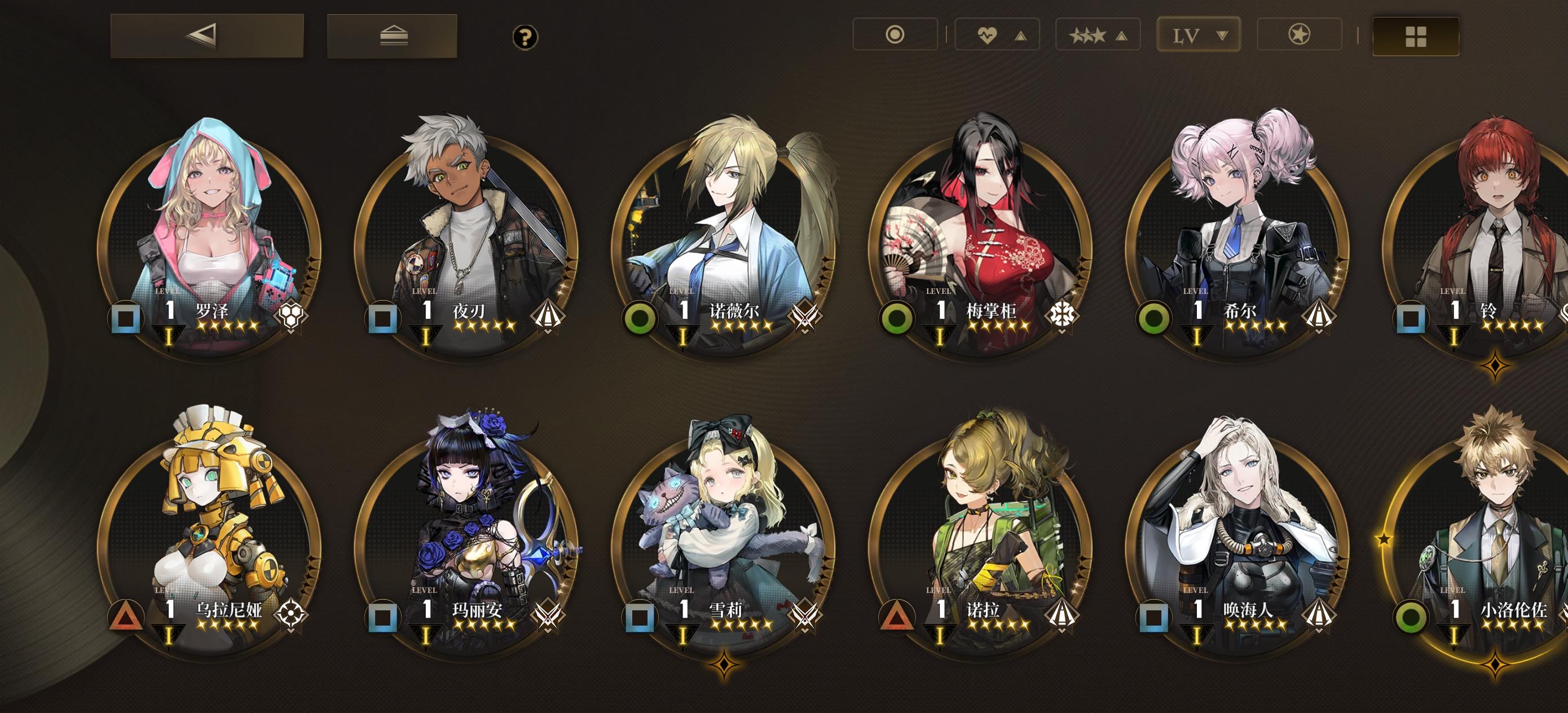Toggle the grid view display mode

[1415, 37]
